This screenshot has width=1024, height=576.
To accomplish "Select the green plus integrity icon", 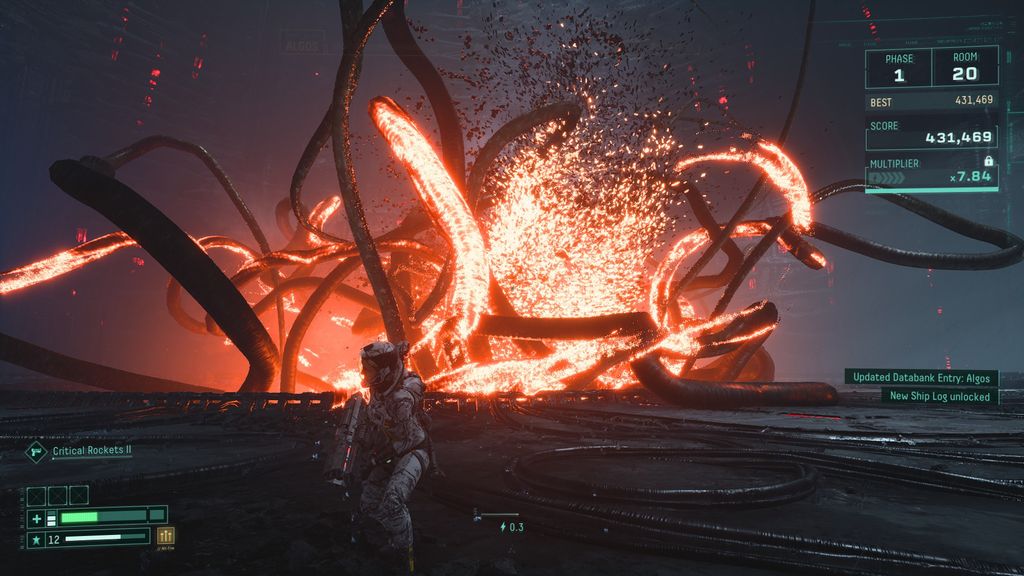I will point(36,517).
